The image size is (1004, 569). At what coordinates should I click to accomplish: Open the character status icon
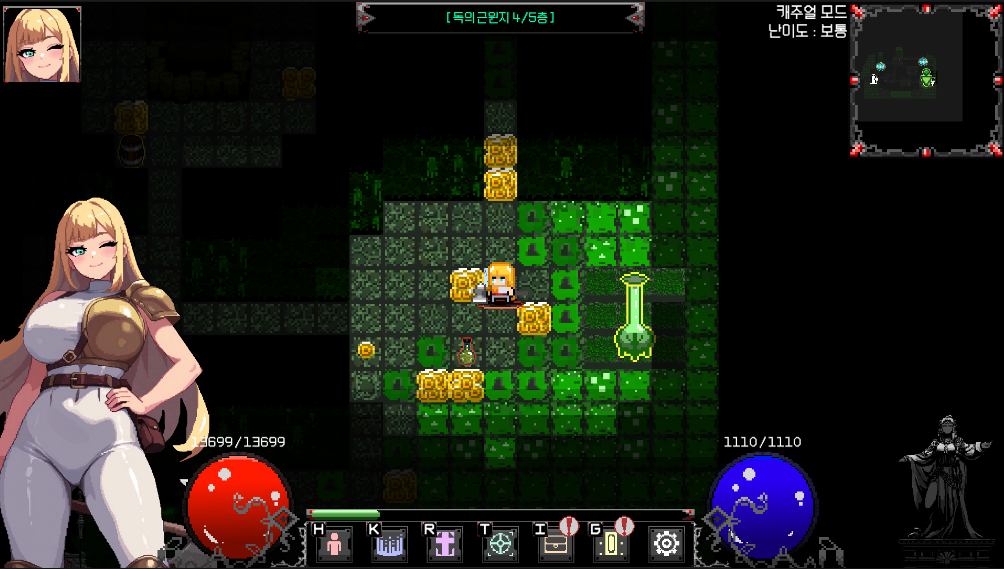click(335, 544)
